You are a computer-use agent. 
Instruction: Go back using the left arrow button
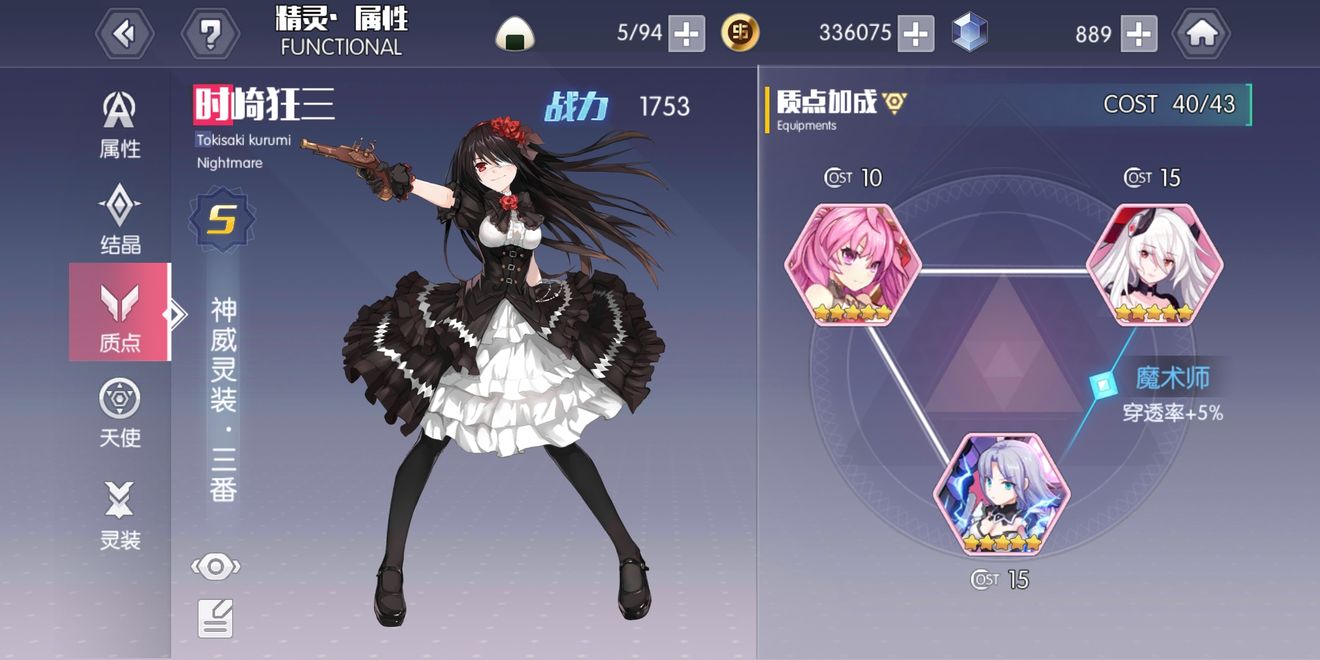pos(125,34)
